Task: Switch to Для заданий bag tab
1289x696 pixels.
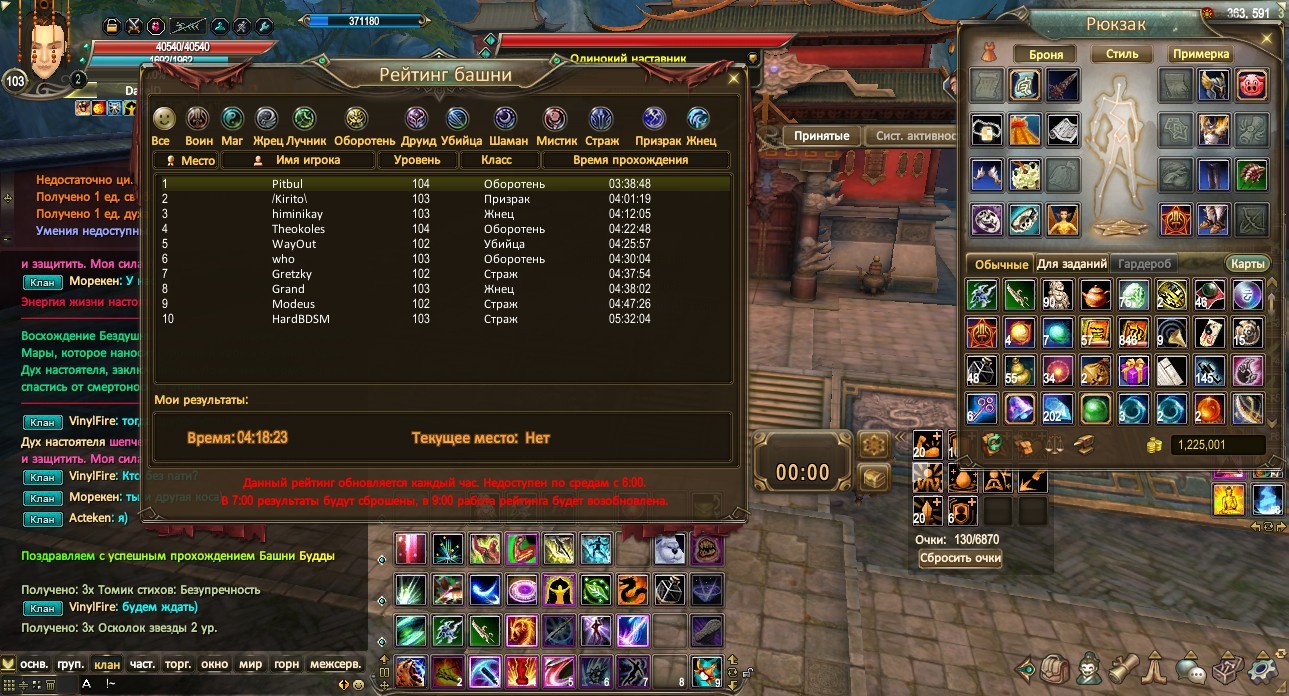Action: (1072, 264)
